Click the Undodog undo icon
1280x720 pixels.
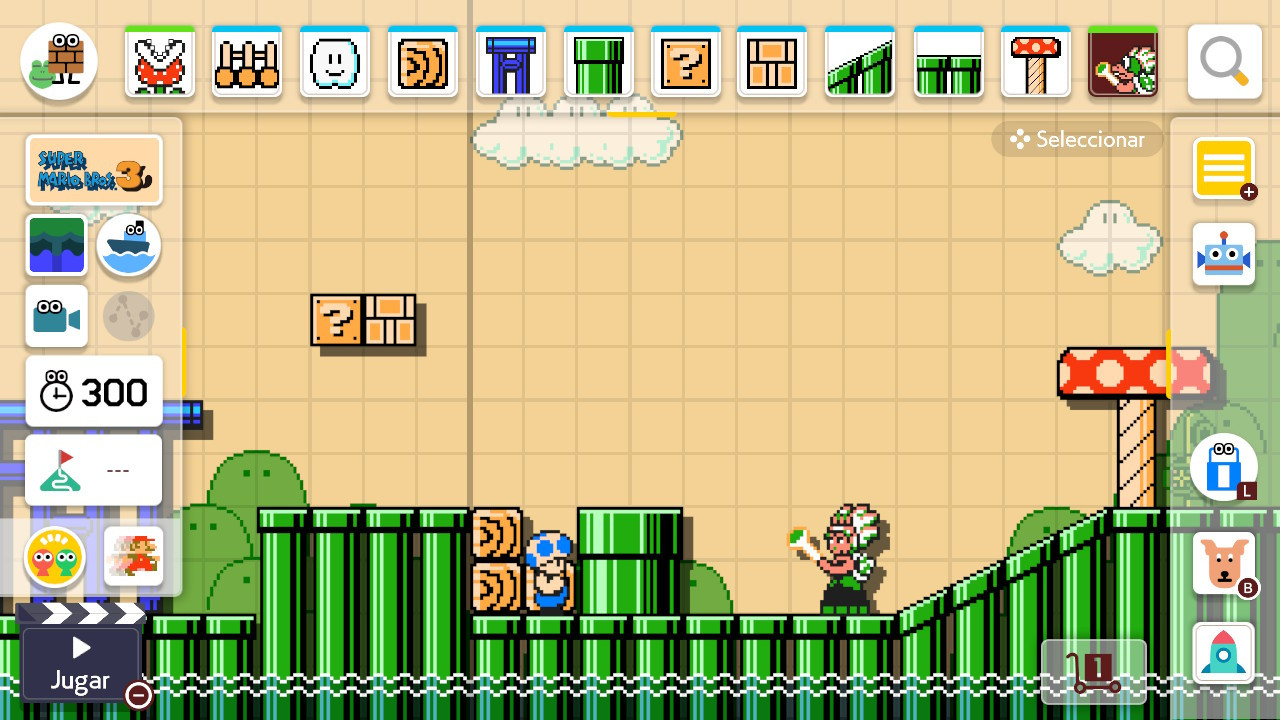click(1223, 563)
